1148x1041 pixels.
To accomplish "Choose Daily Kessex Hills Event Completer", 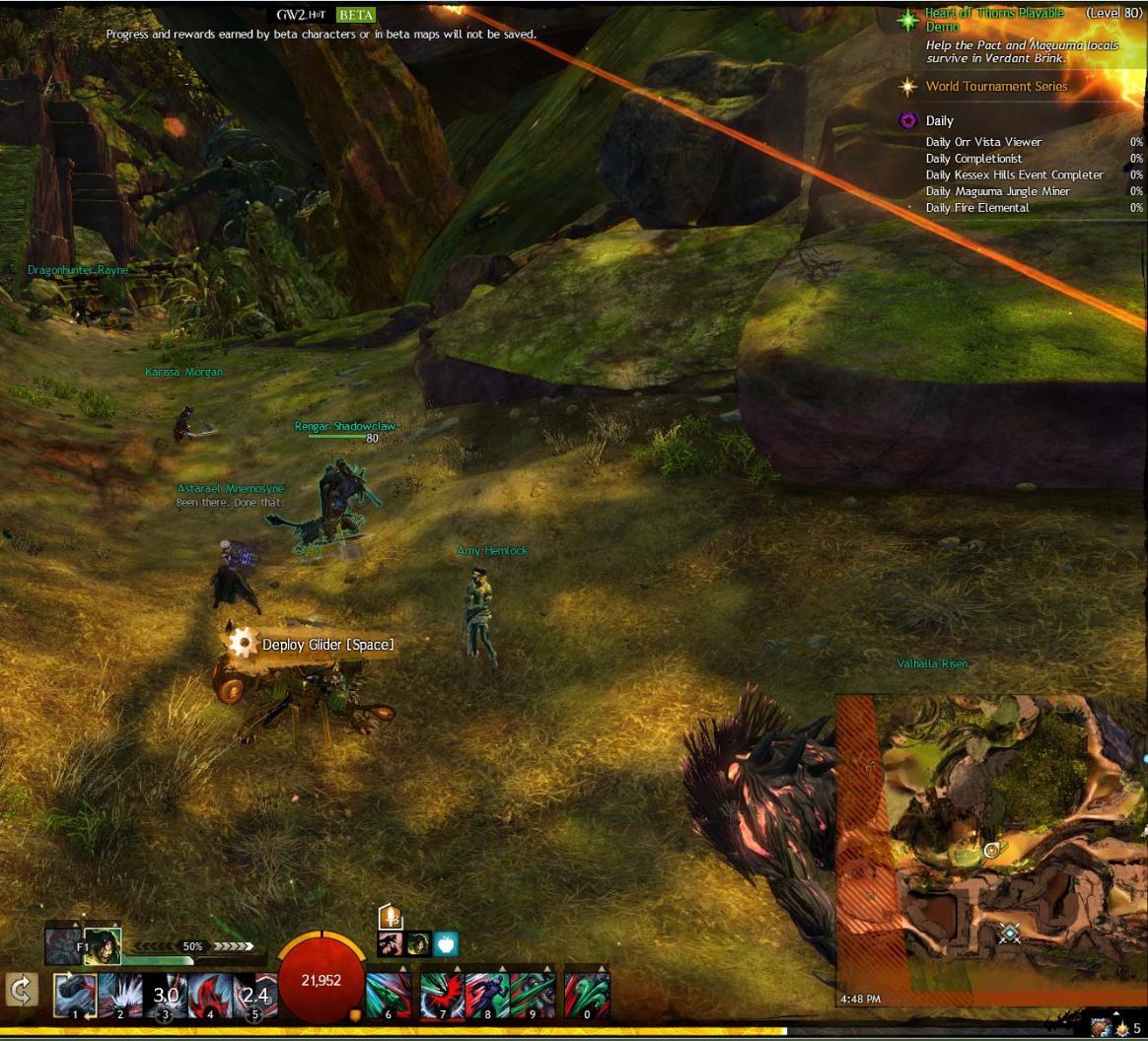I will click(x=1014, y=175).
